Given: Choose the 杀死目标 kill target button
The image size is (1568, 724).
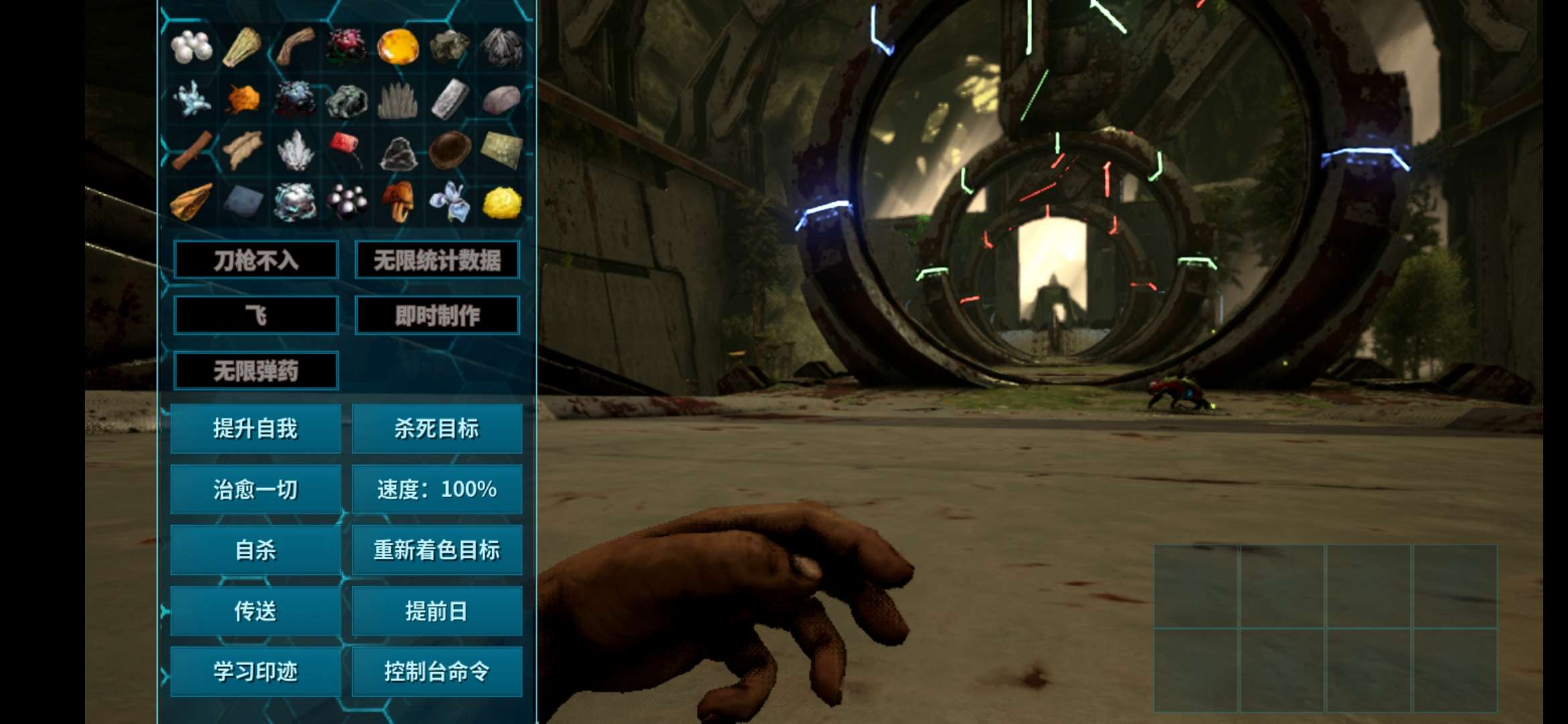Looking at the screenshot, I should [437, 428].
